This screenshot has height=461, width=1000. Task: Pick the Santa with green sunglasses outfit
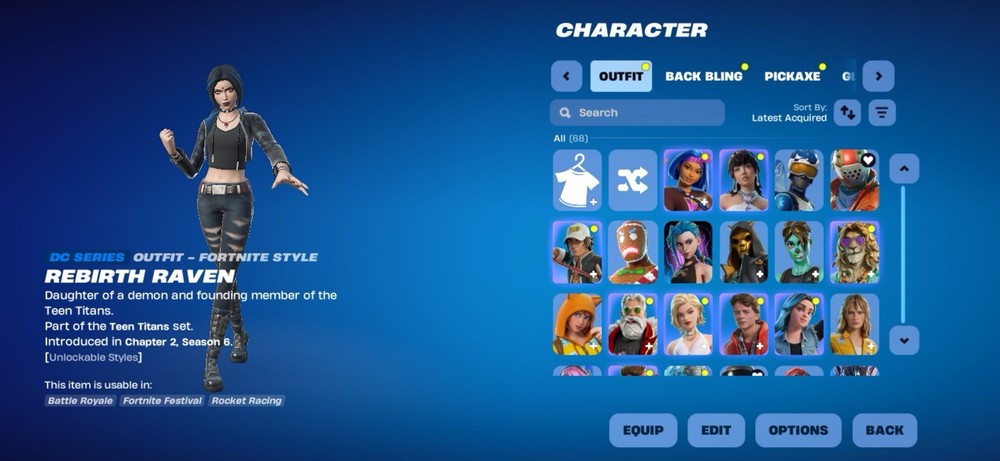click(633, 324)
